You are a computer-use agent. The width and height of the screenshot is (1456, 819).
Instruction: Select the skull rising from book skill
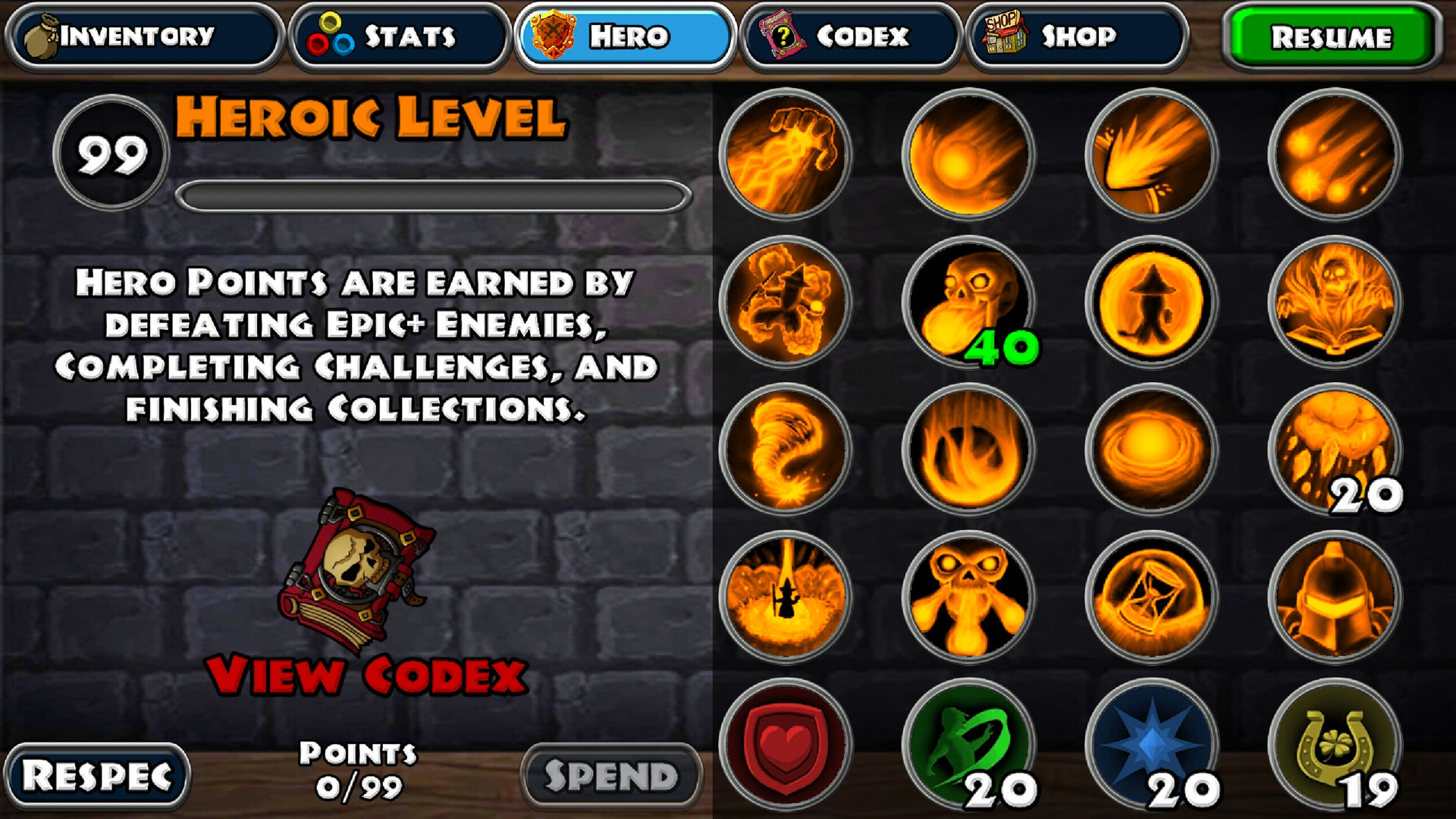tap(1335, 302)
